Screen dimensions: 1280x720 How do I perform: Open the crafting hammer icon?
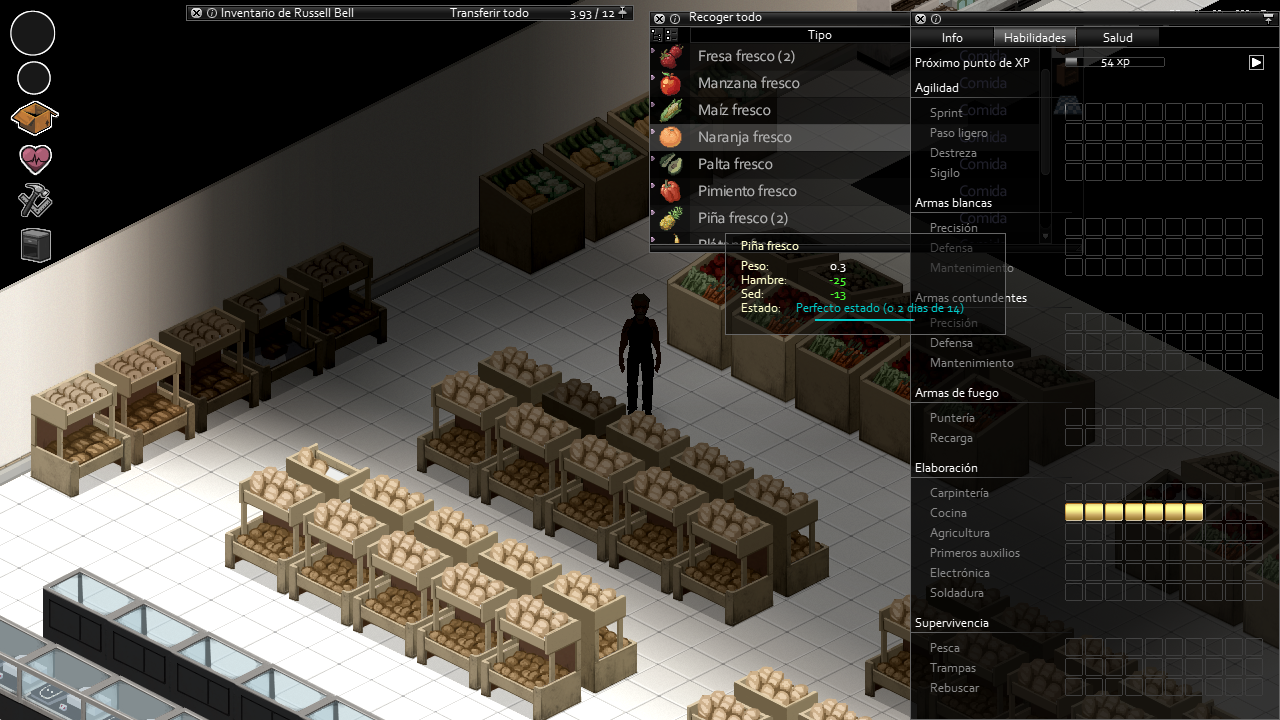pyautogui.click(x=33, y=200)
